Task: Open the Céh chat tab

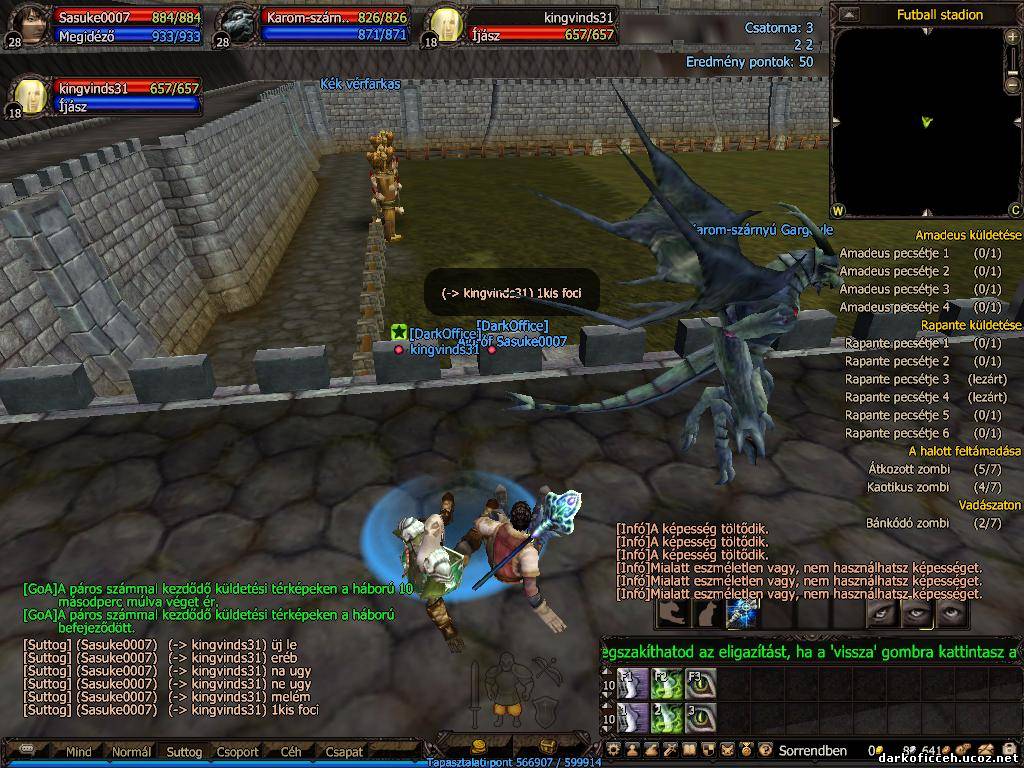Action: point(291,752)
